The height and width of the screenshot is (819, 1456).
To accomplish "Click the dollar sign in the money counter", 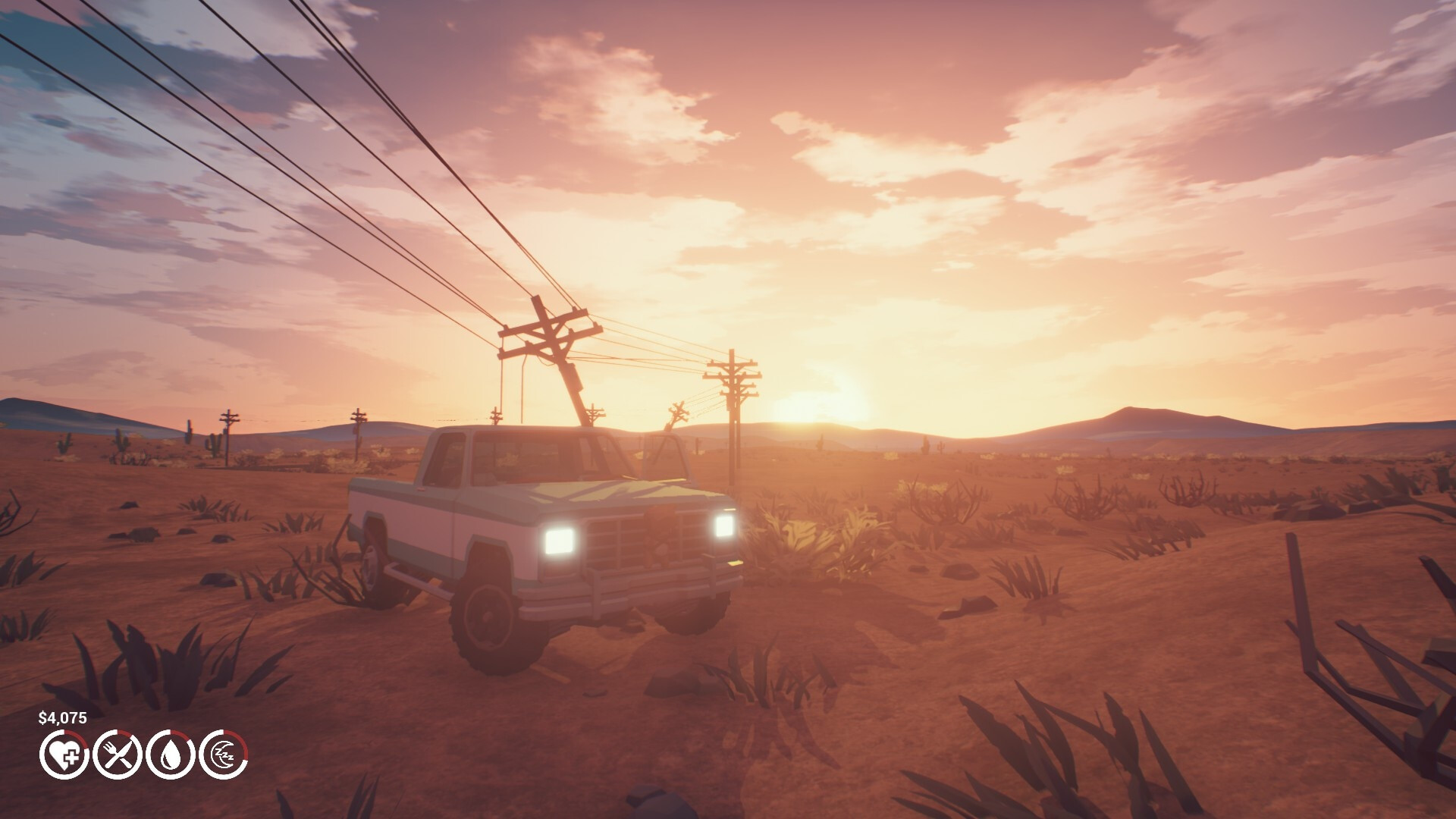I will click(x=42, y=716).
